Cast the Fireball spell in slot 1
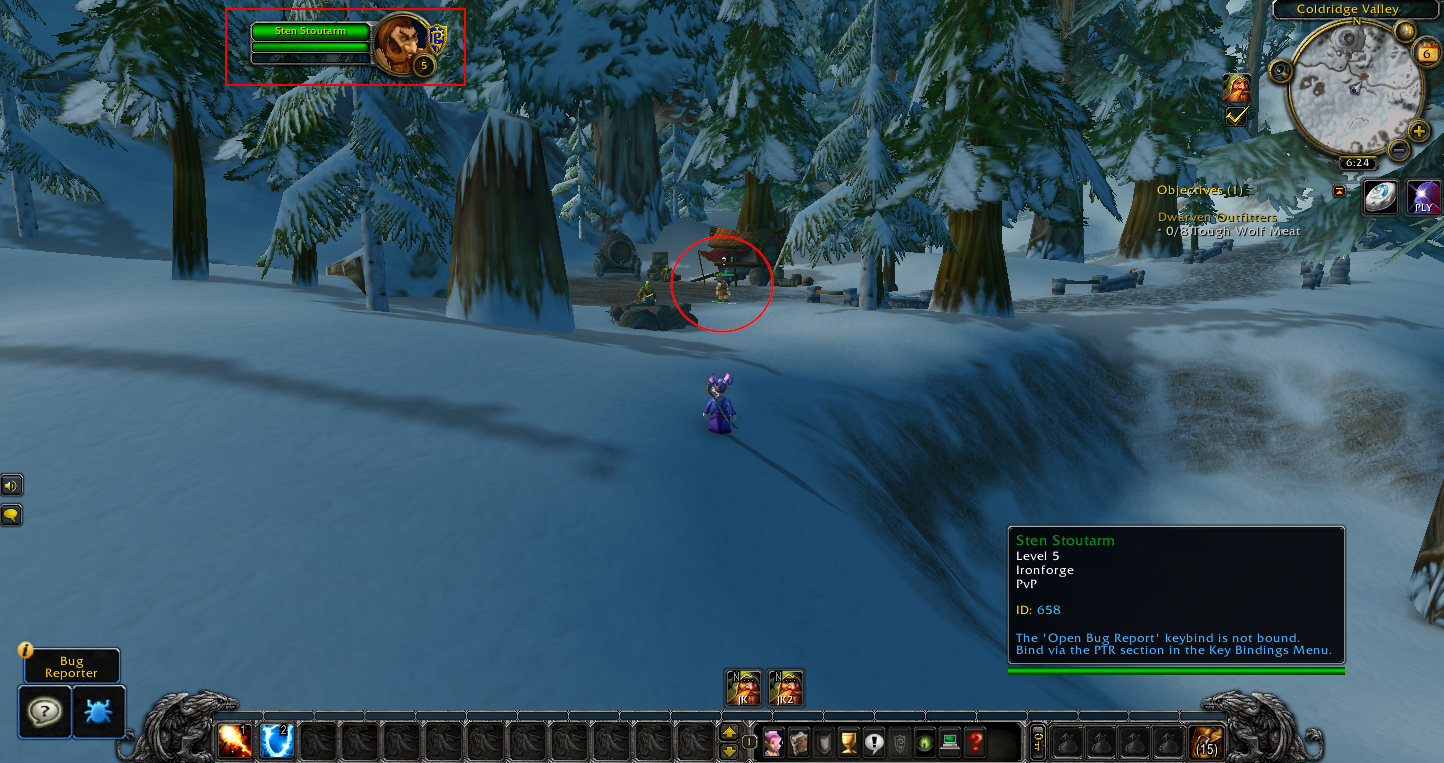The image size is (1444, 763). 236,741
